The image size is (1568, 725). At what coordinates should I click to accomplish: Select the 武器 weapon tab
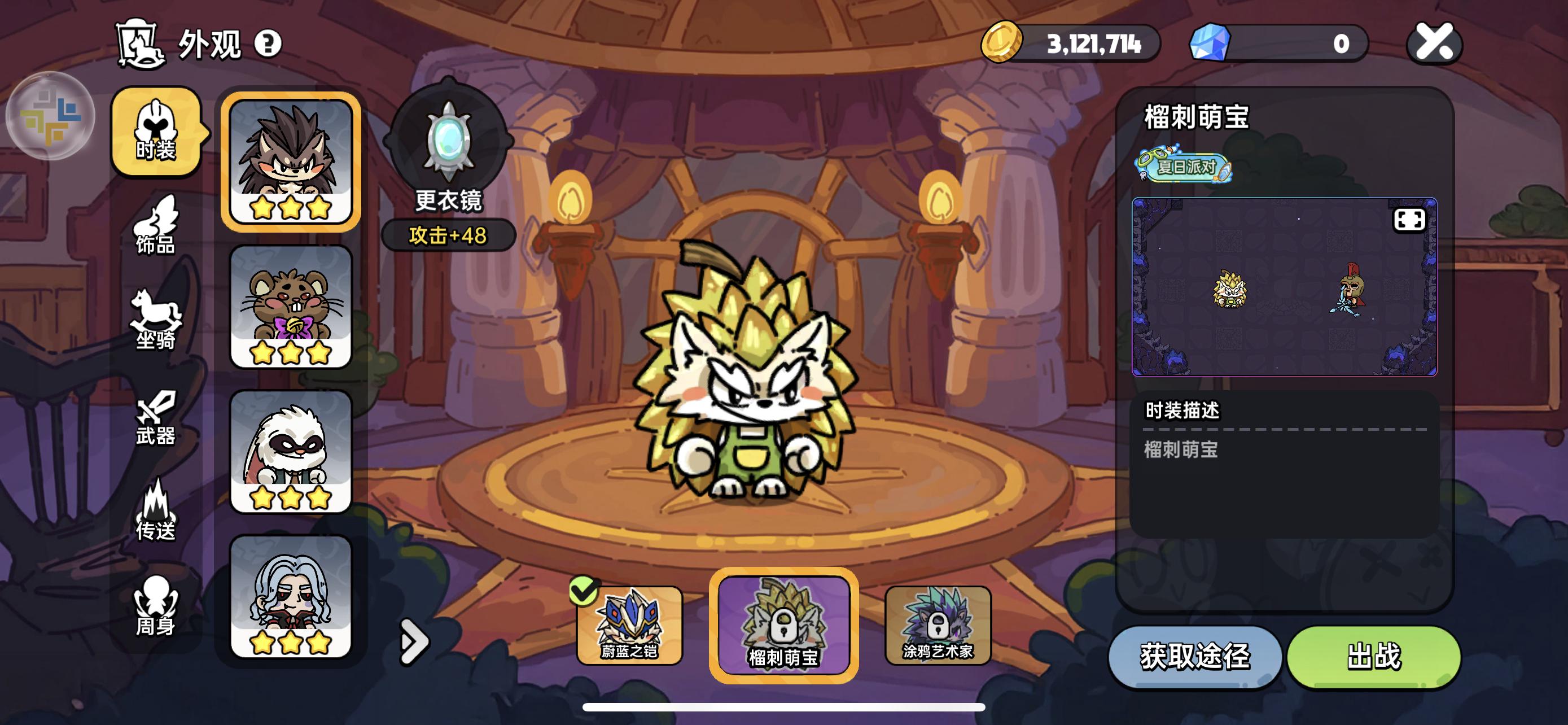coord(156,418)
